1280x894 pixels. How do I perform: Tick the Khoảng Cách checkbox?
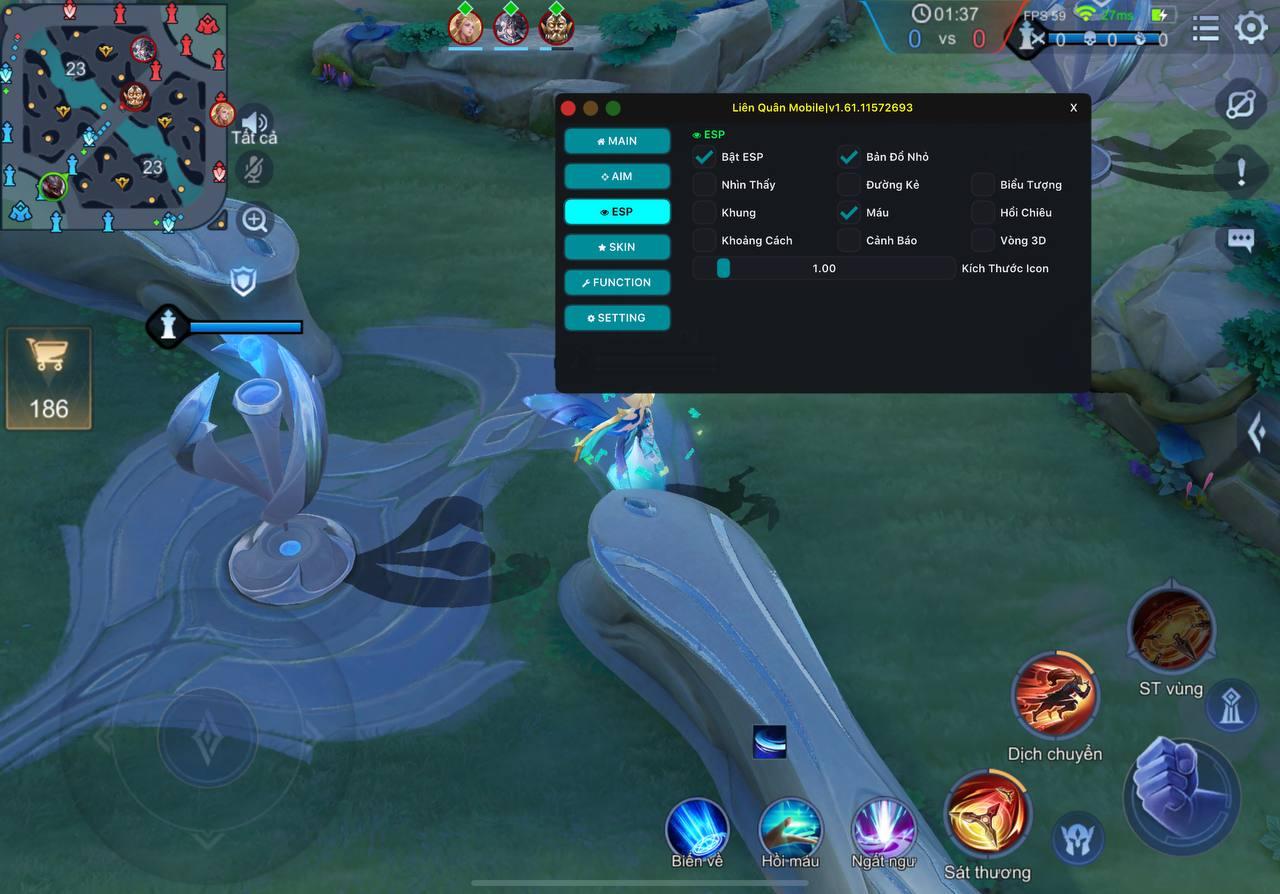coord(705,241)
